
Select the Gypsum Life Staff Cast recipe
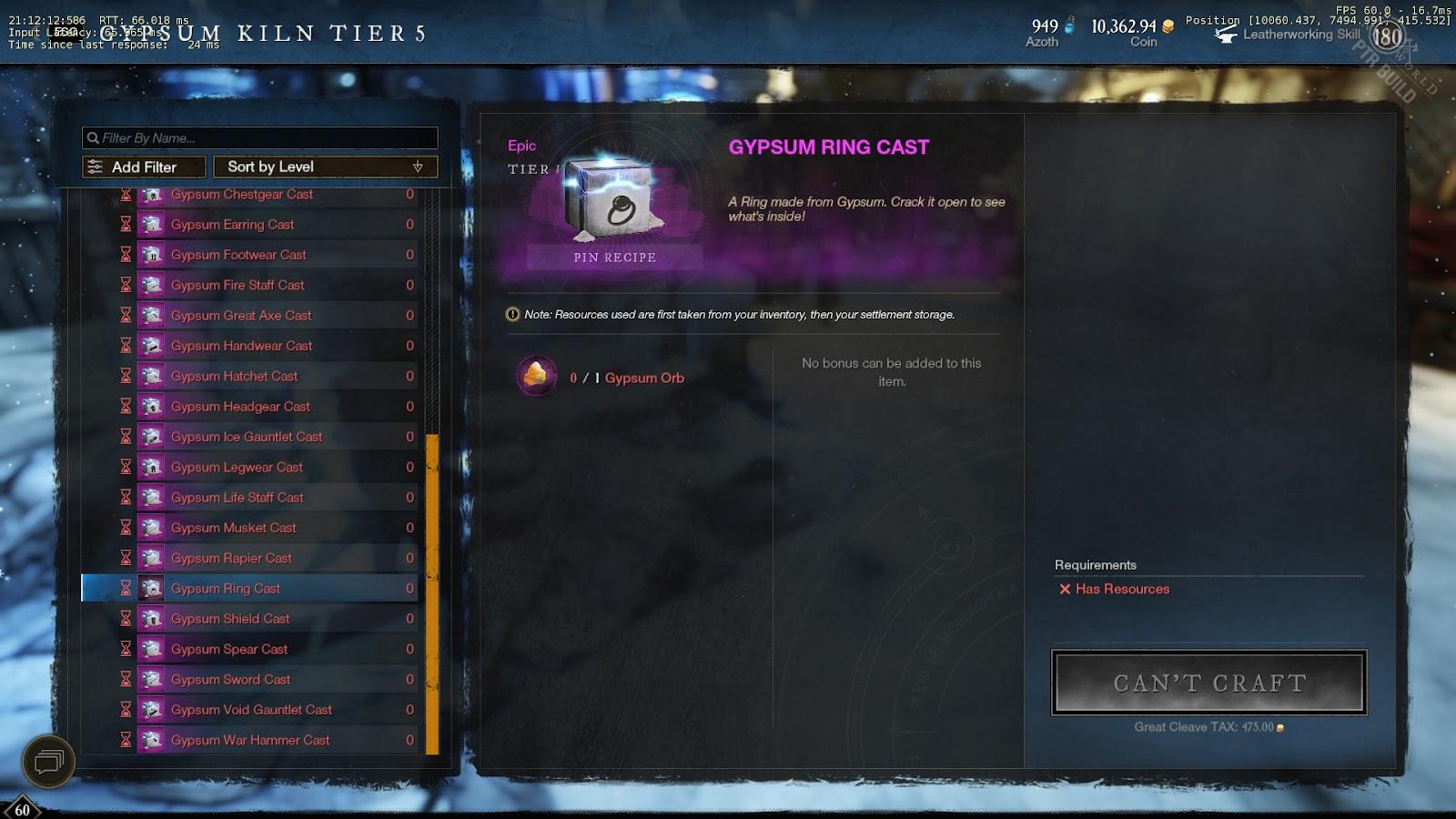(x=238, y=498)
